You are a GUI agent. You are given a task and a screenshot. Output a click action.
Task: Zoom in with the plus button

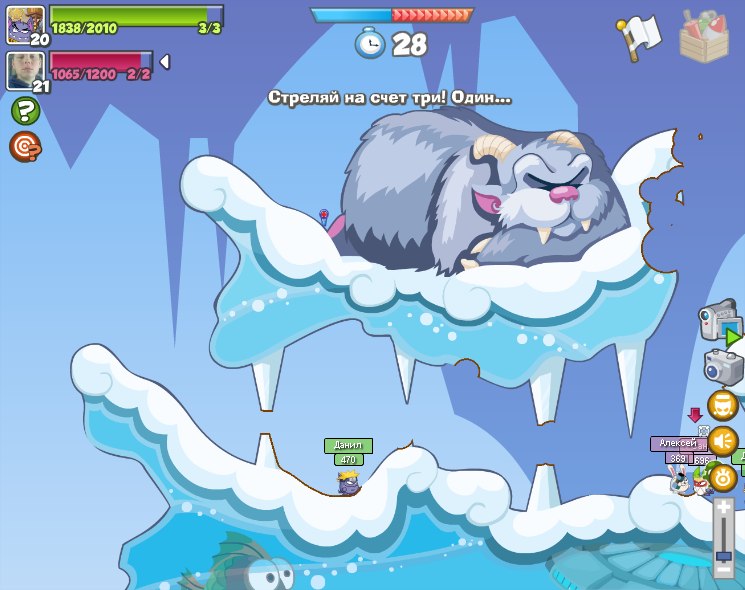724,507
